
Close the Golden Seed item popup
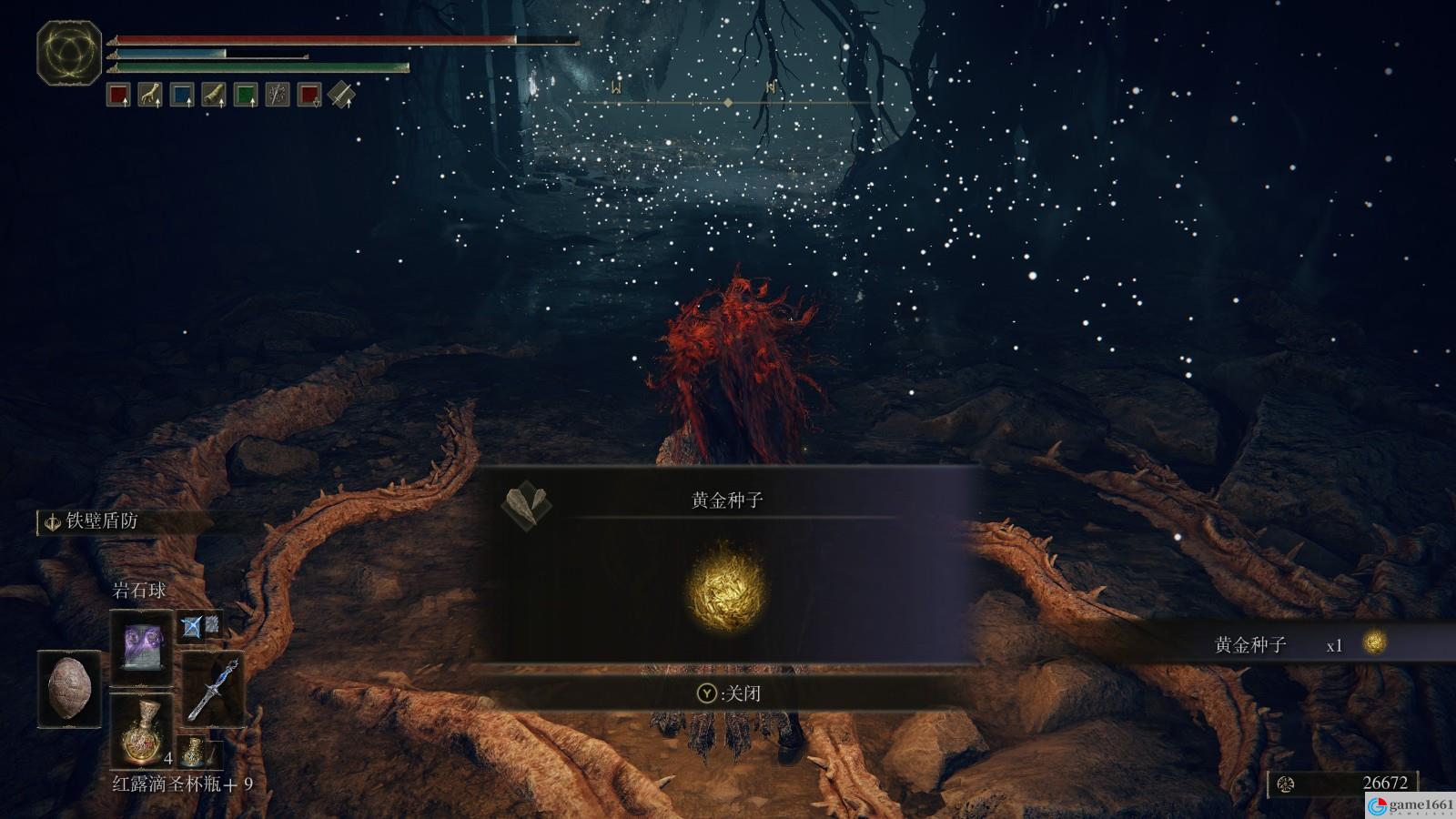click(728, 693)
